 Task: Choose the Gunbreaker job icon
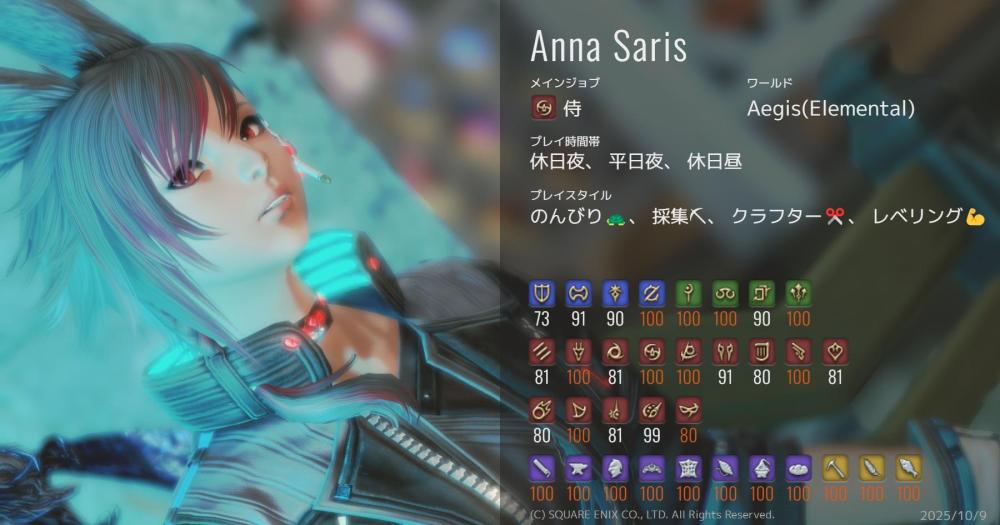coord(652,293)
